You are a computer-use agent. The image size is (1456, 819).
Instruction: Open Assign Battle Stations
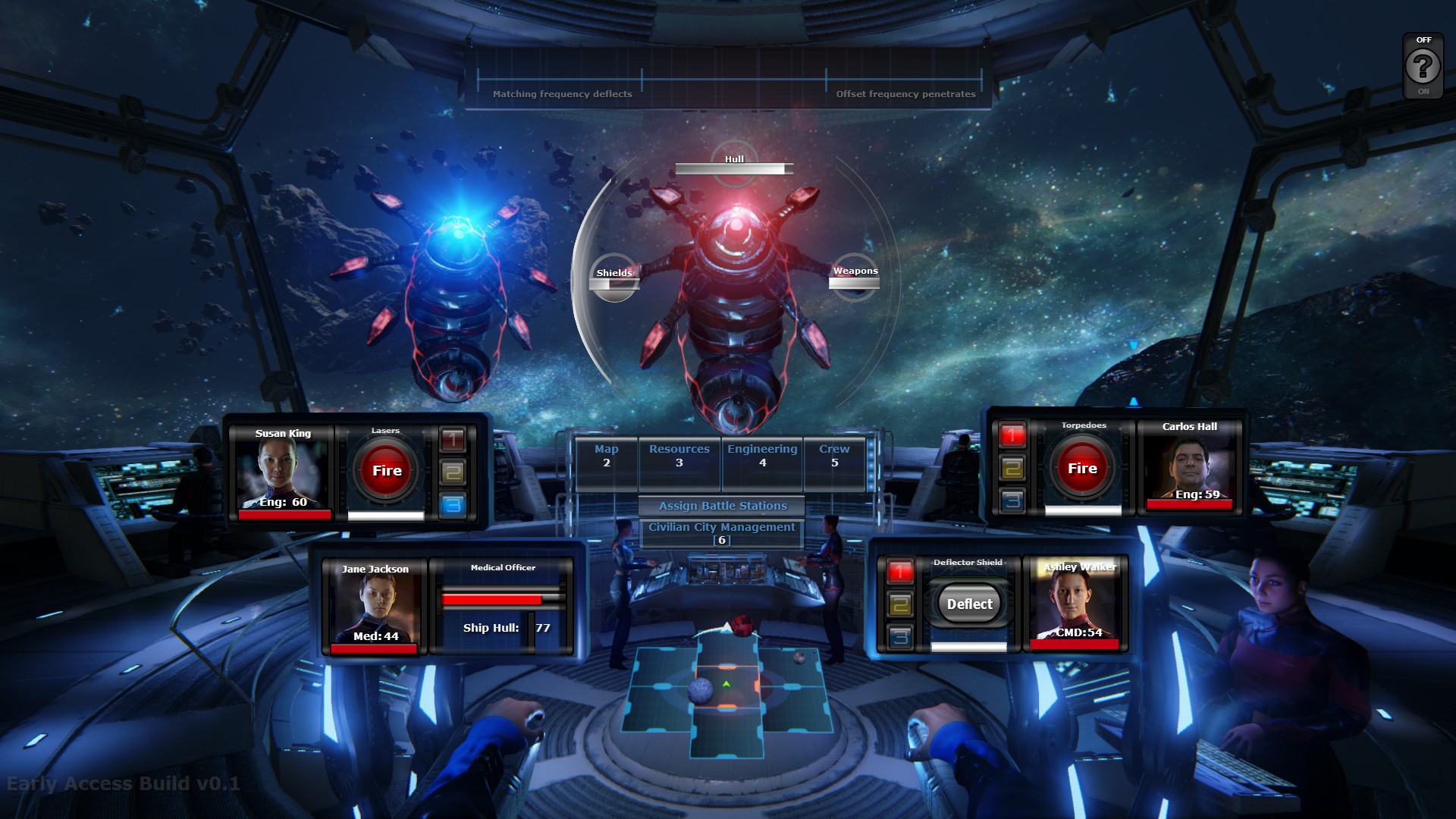[x=722, y=506]
